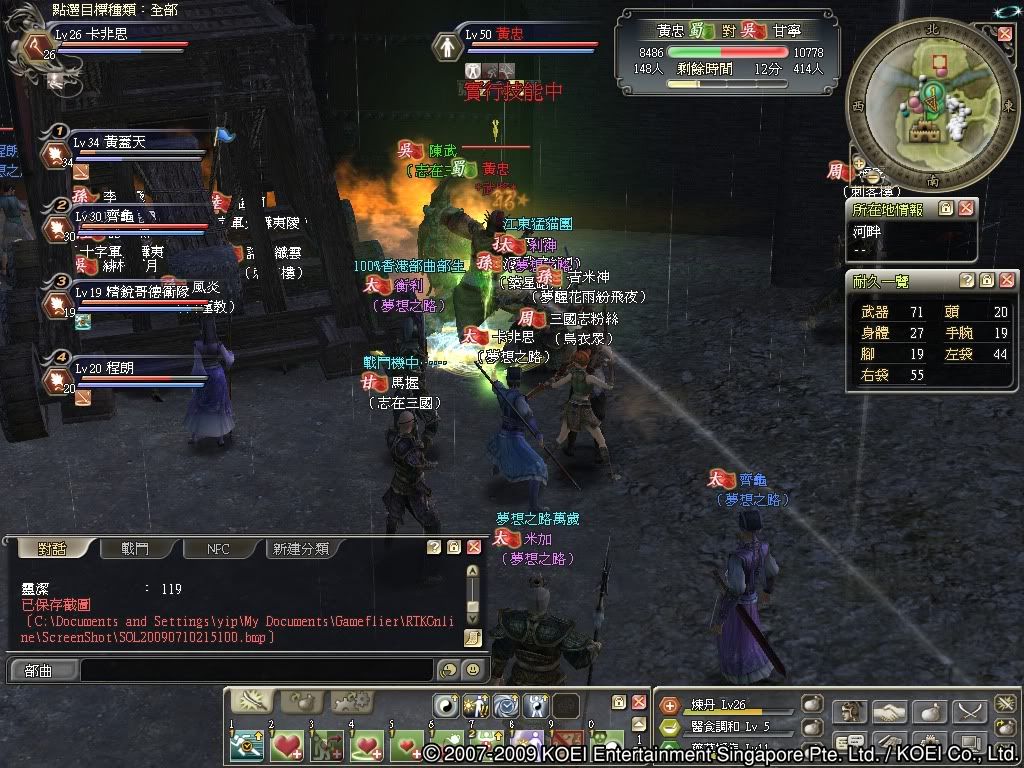Close the chat window
1024x768 pixels.
pos(473,547)
